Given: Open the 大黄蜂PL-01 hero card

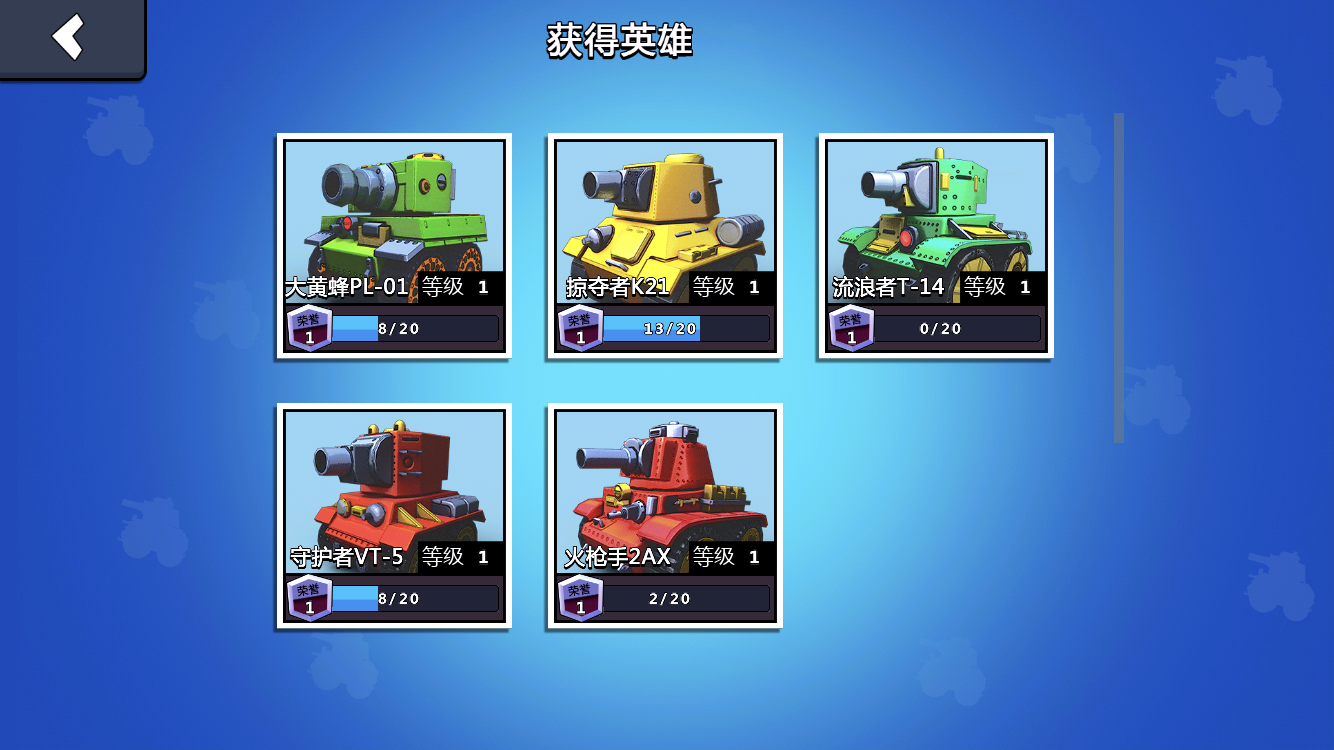Looking at the screenshot, I should pyautogui.click(x=393, y=245).
